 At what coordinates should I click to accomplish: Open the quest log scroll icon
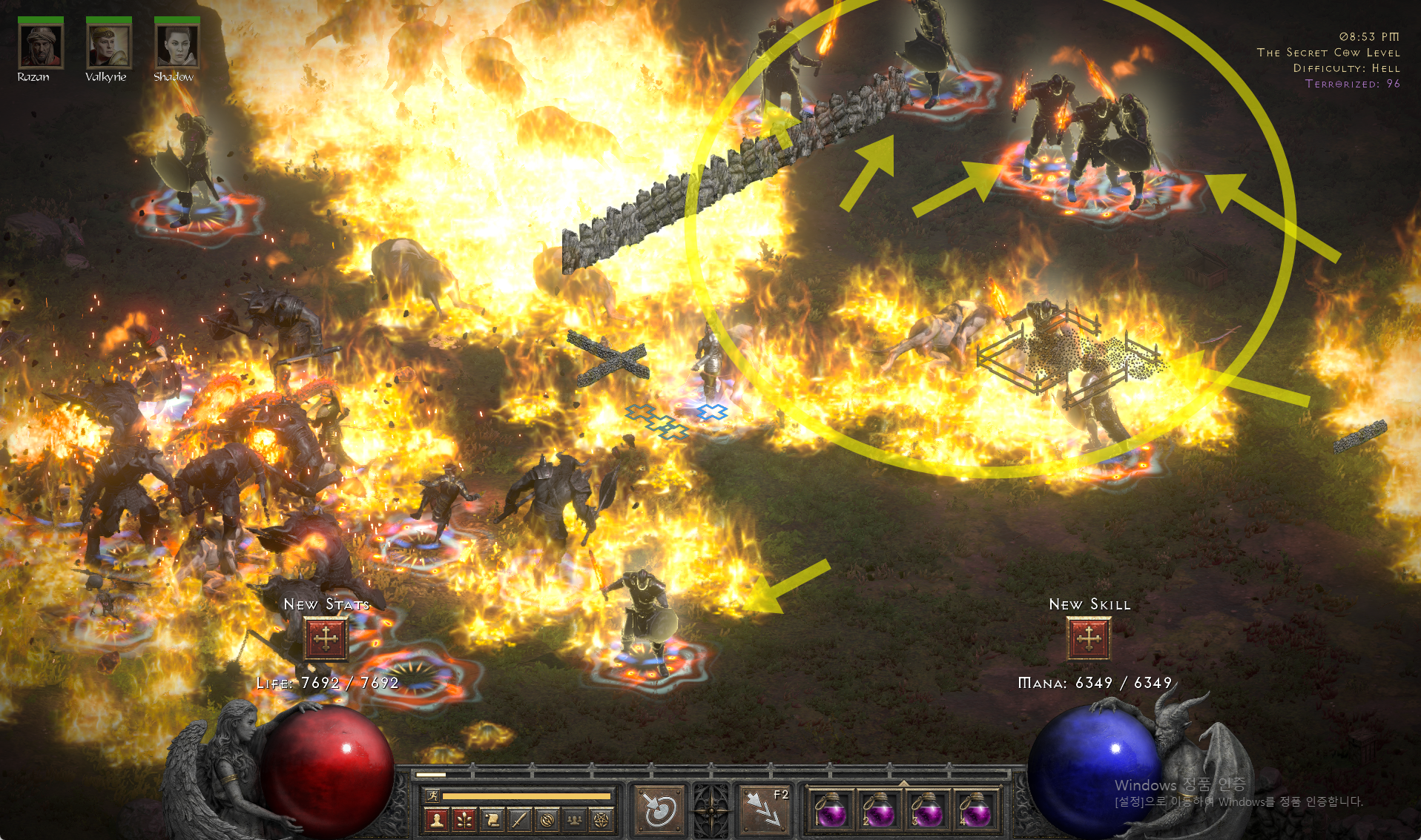coord(492,819)
